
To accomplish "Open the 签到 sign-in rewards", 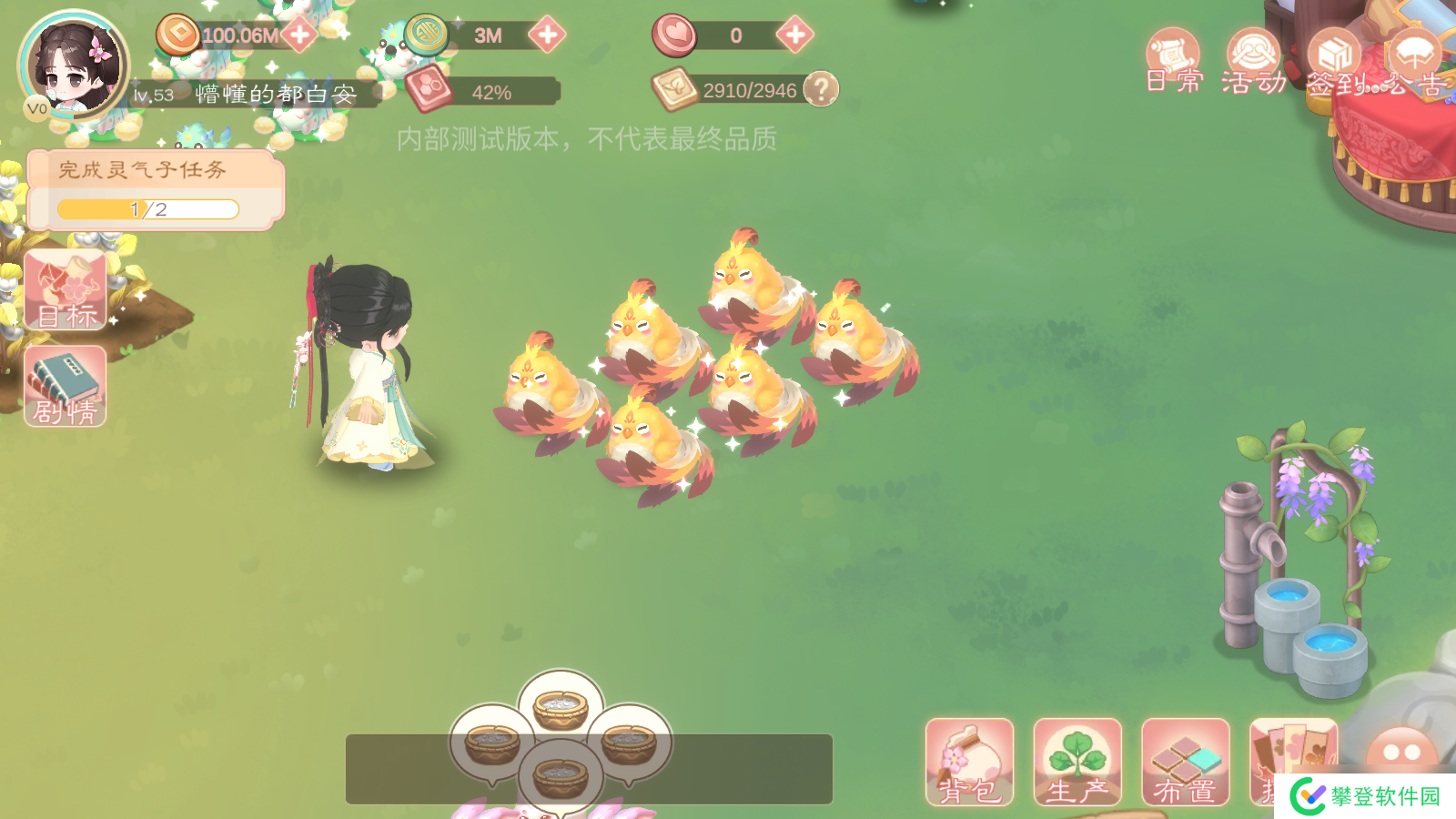I will (x=1334, y=62).
